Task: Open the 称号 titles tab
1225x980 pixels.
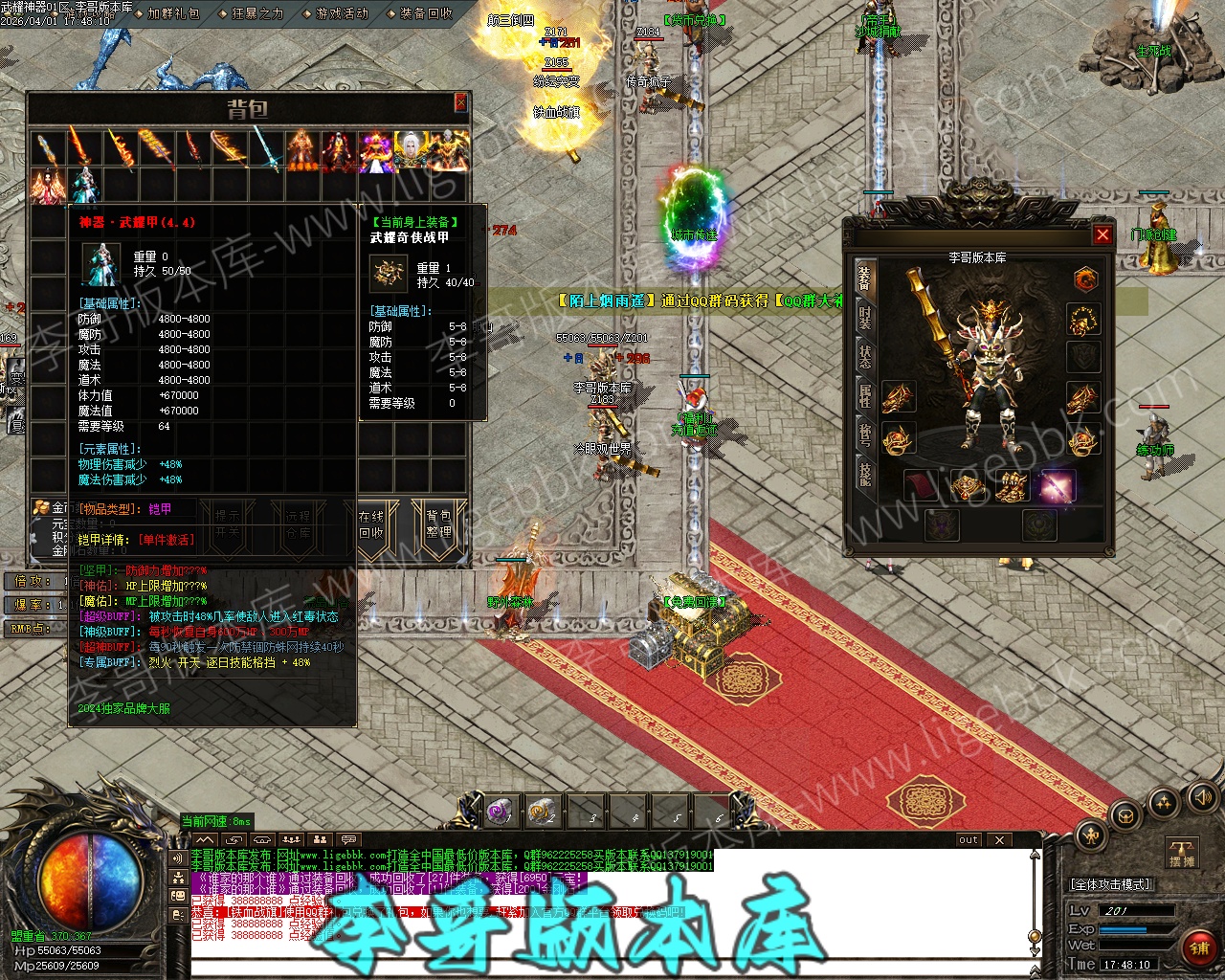Action: pyautogui.click(x=864, y=434)
